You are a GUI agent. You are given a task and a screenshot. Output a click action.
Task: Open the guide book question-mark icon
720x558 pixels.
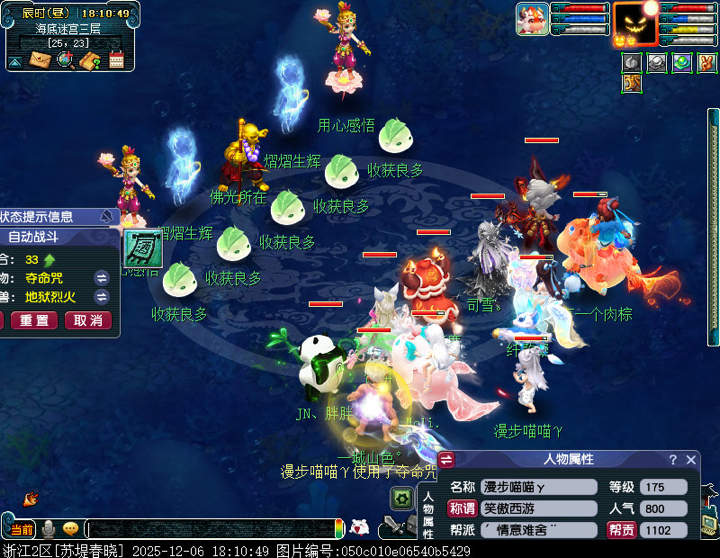91,61
